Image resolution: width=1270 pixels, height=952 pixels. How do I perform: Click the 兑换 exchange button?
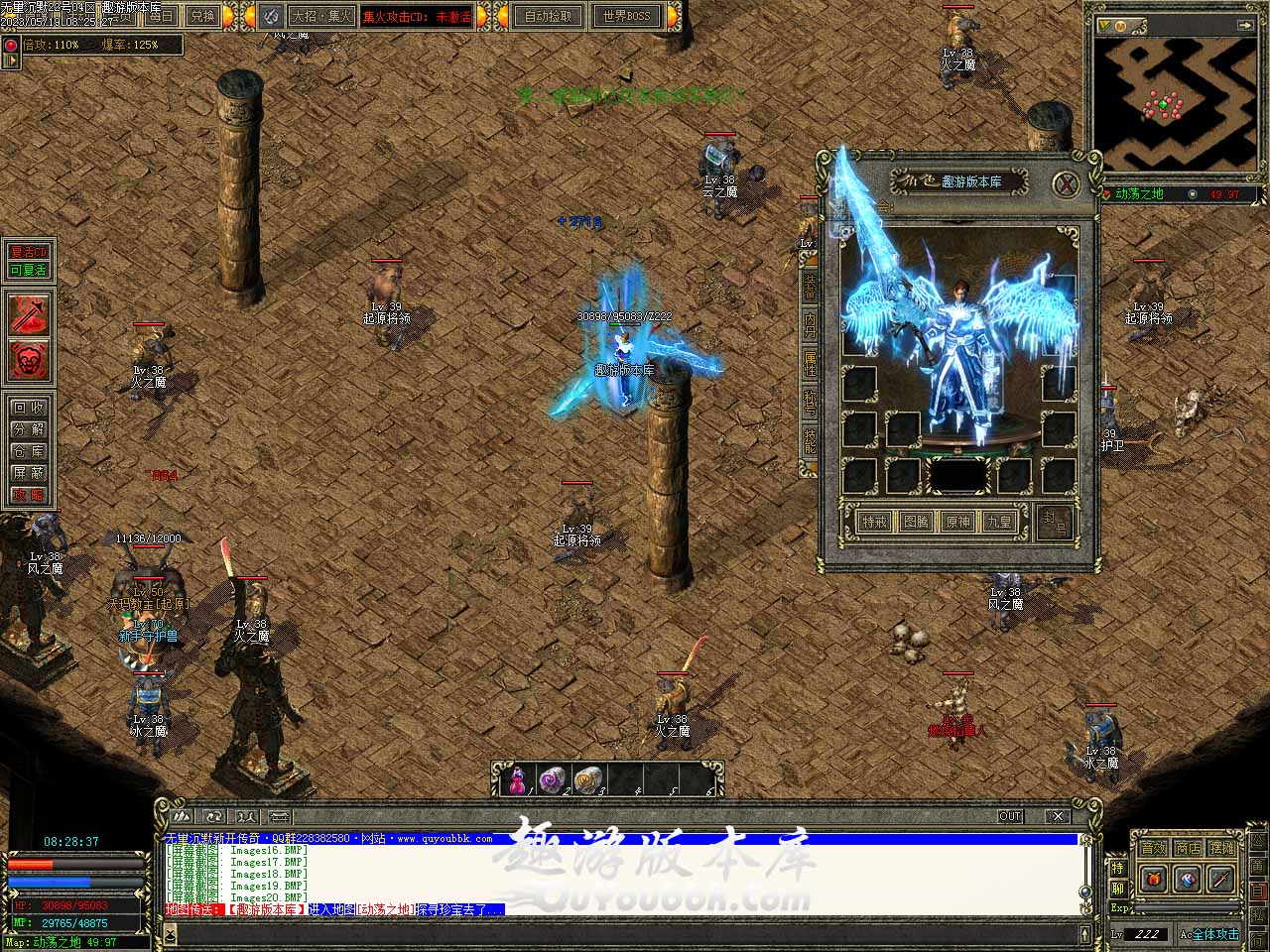point(202,16)
